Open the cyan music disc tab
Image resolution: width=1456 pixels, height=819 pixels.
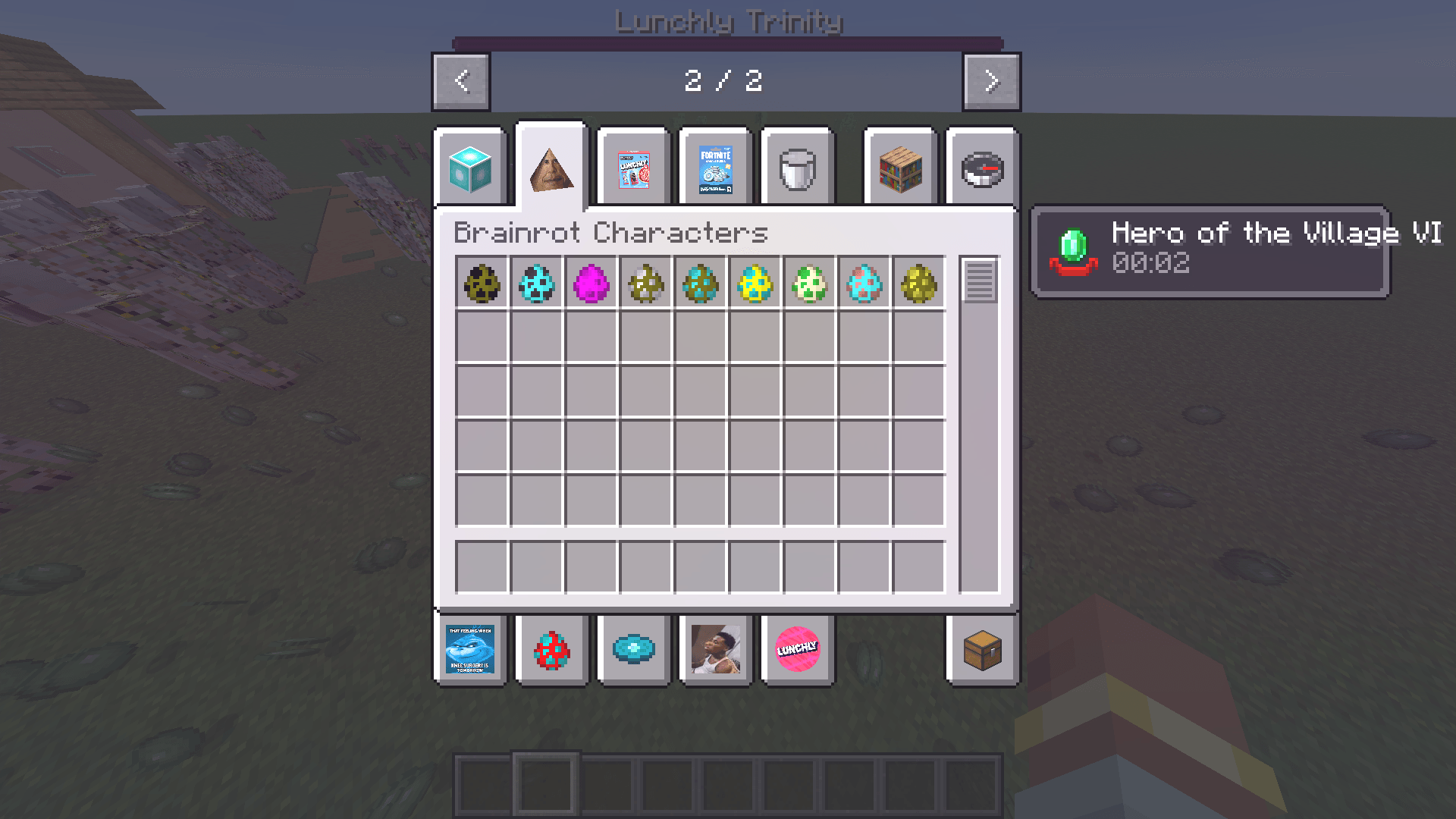pos(633,650)
